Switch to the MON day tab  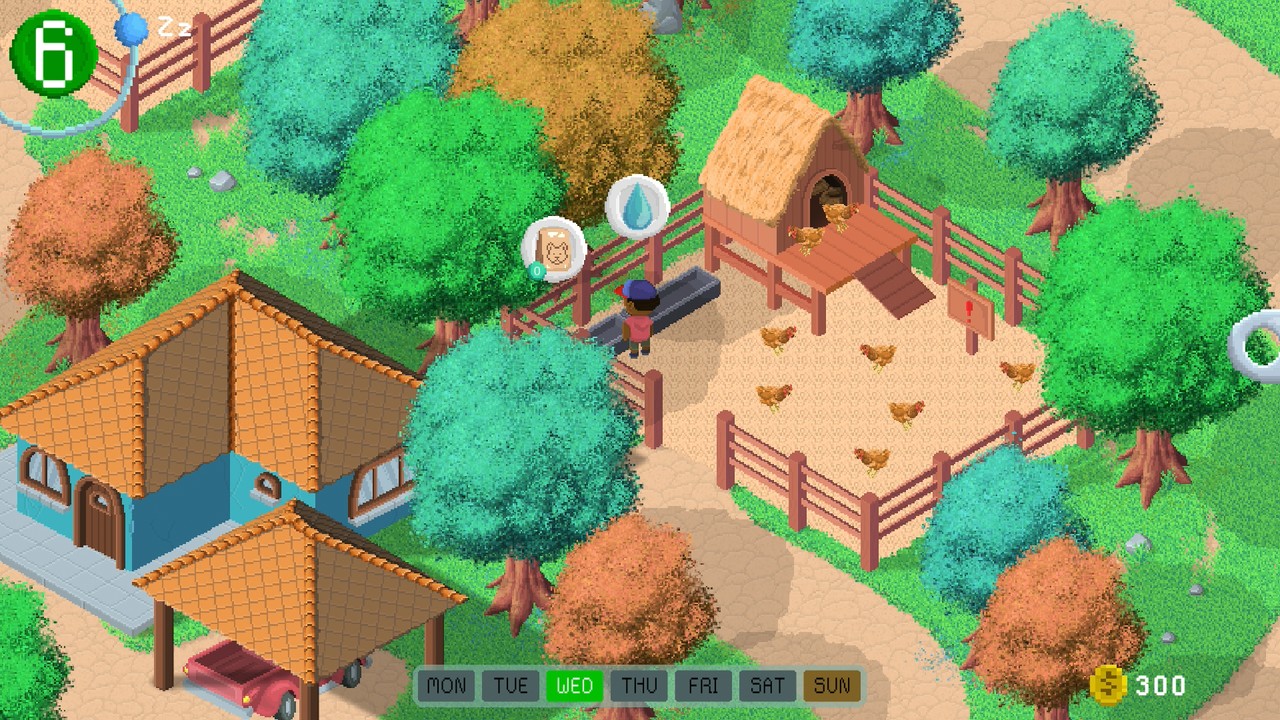[446, 686]
